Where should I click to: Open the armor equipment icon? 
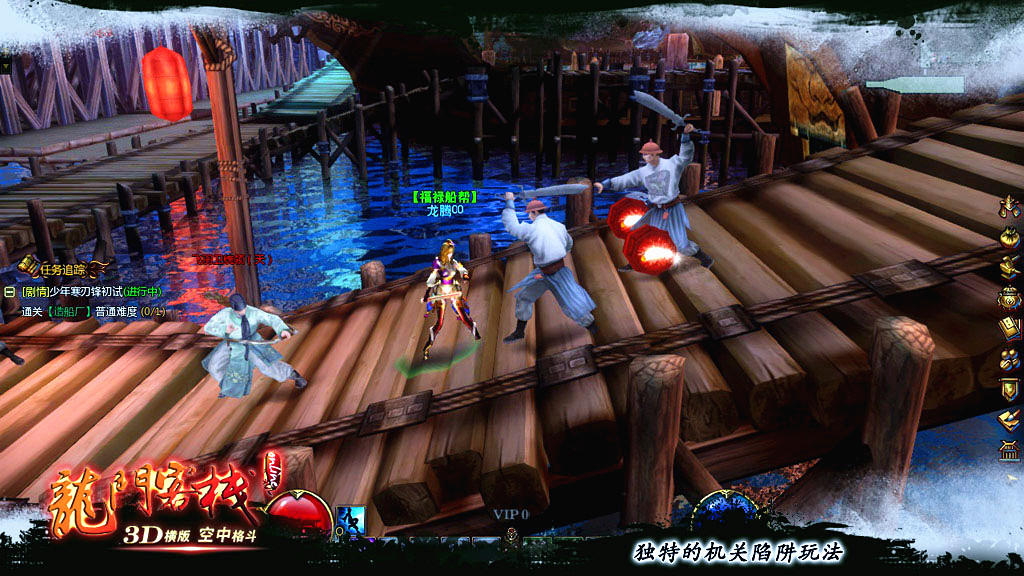[x=1008, y=207]
